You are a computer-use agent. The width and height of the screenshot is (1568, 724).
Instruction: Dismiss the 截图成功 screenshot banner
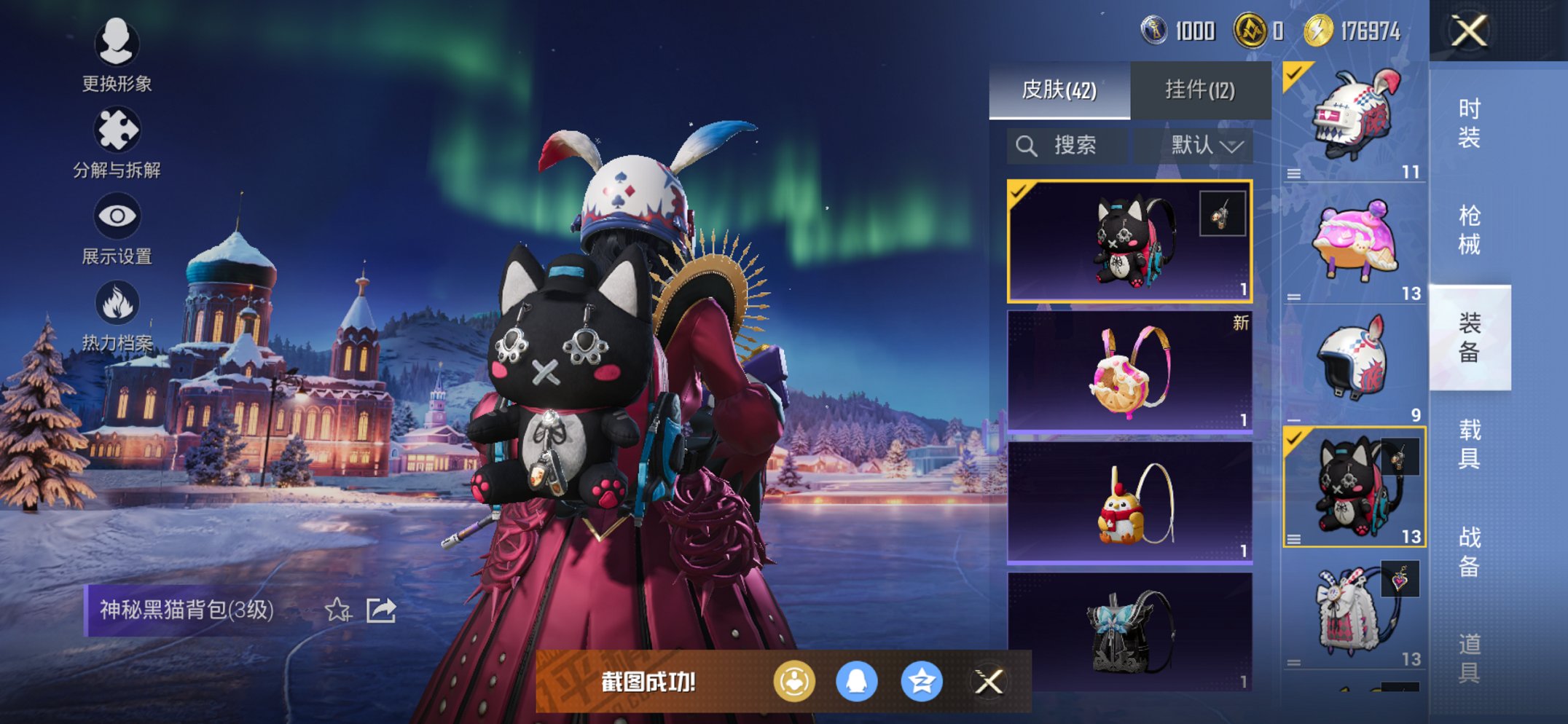[x=989, y=682]
